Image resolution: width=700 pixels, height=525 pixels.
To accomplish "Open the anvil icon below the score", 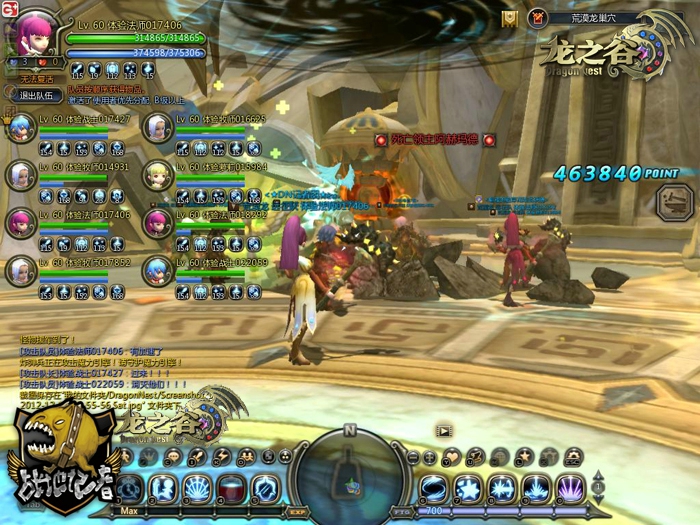I will (x=674, y=202).
